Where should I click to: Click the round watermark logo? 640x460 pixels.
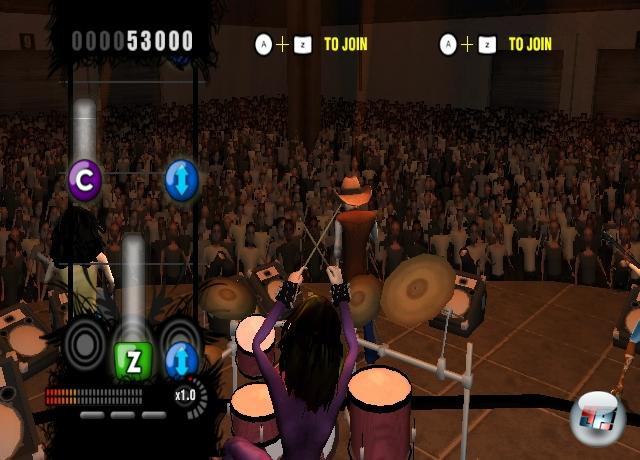pyautogui.click(x=597, y=417)
